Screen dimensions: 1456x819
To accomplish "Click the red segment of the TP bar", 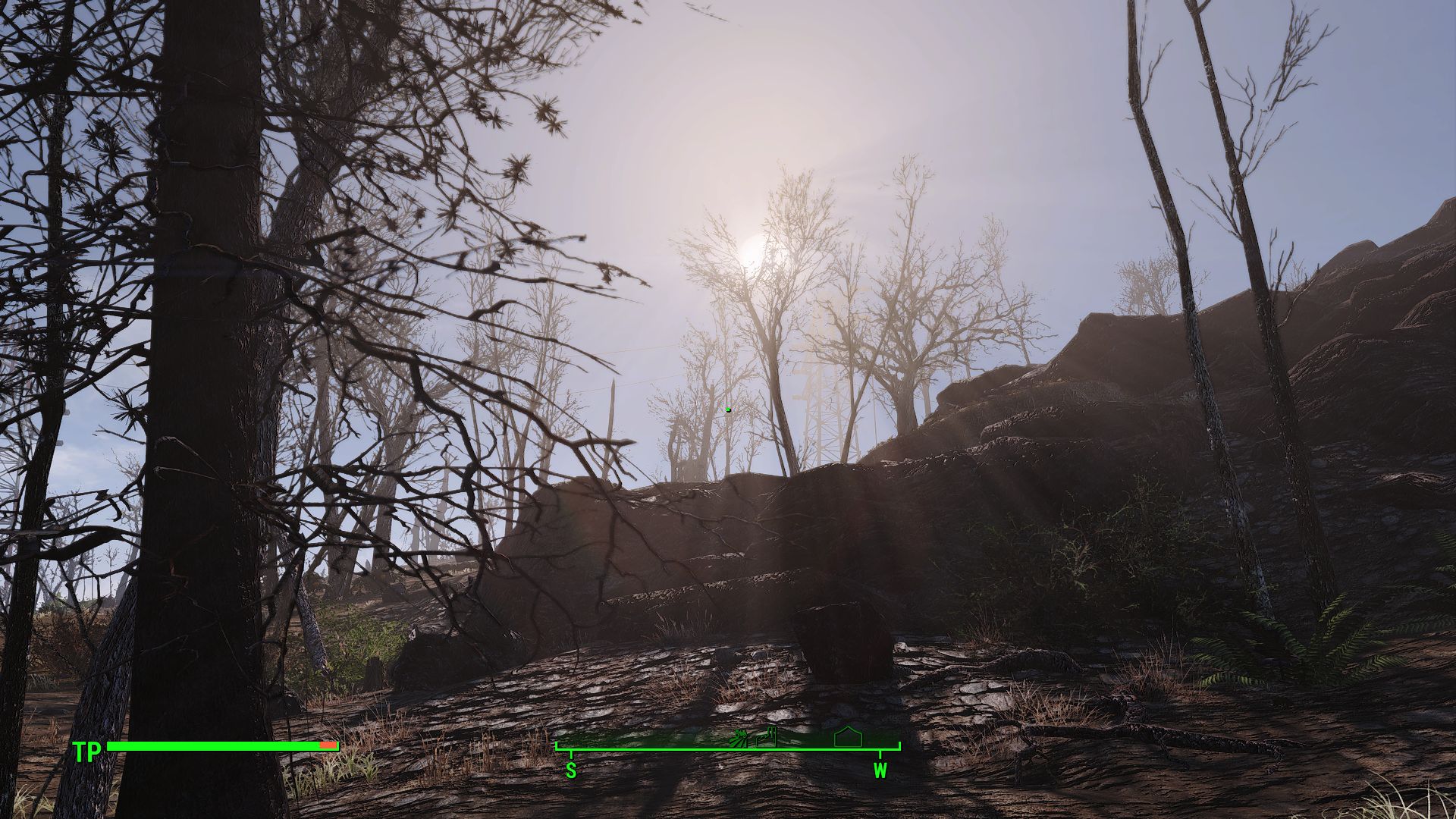I will click(x=328, y=746).
